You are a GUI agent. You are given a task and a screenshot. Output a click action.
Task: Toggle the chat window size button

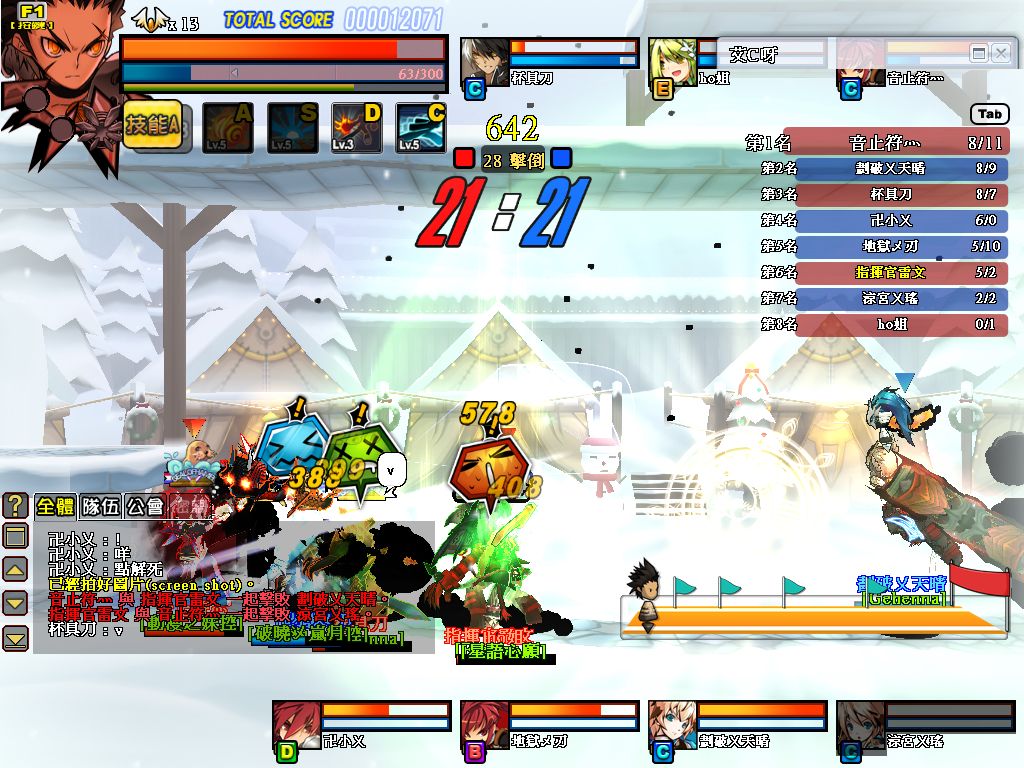pyautogui.click(x=15, y=536)
